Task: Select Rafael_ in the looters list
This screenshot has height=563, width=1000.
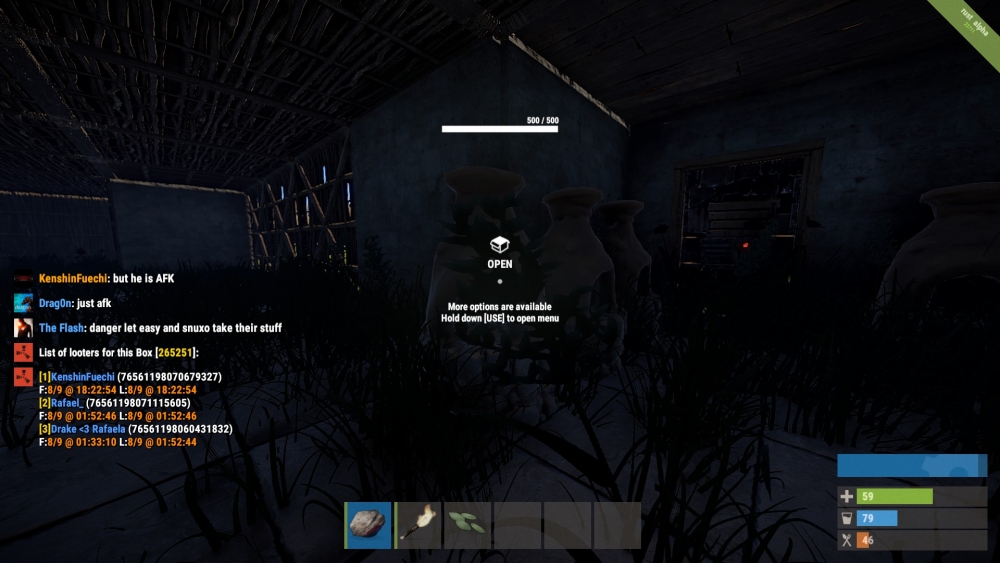Action: [65, 403]
